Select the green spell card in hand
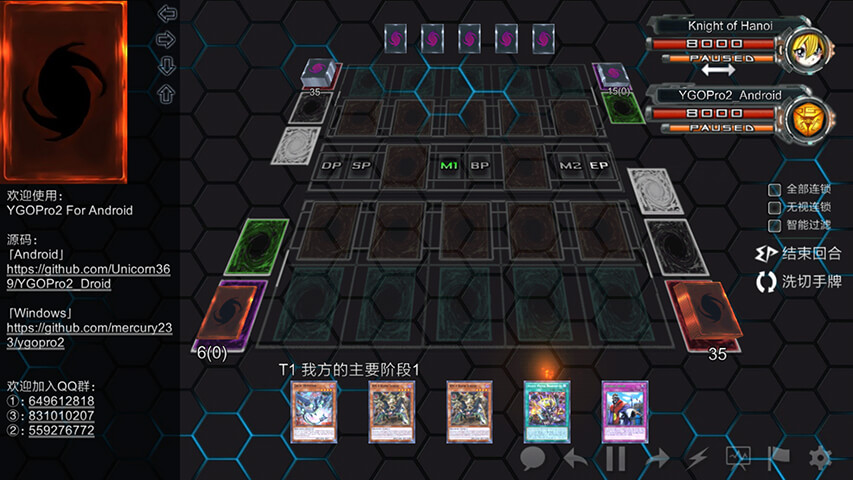 (545, 411)
